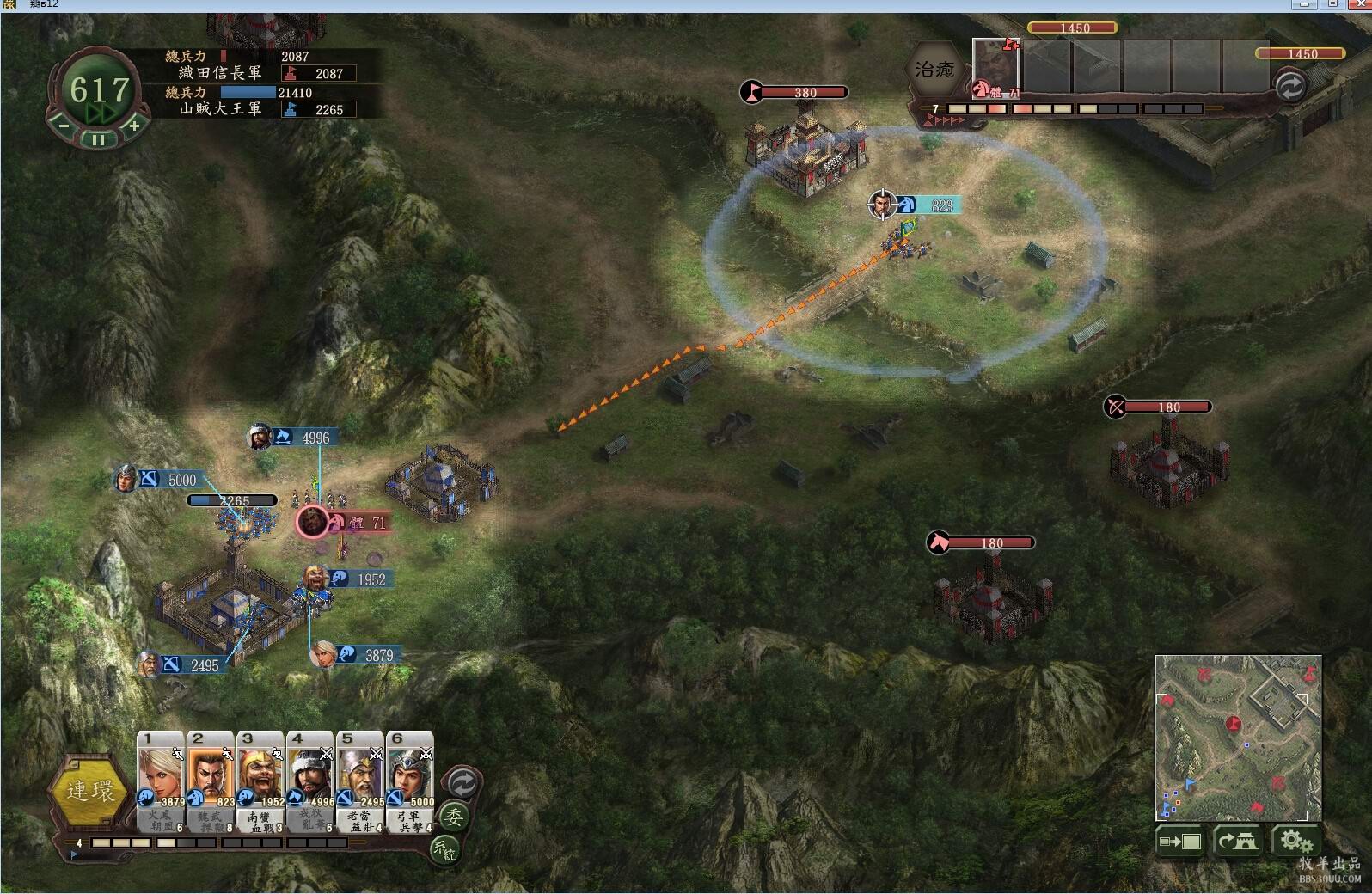Open the 系統 system menu
Screen dimensions: 1372x894
pyautogui.click(x=444, y=850)
